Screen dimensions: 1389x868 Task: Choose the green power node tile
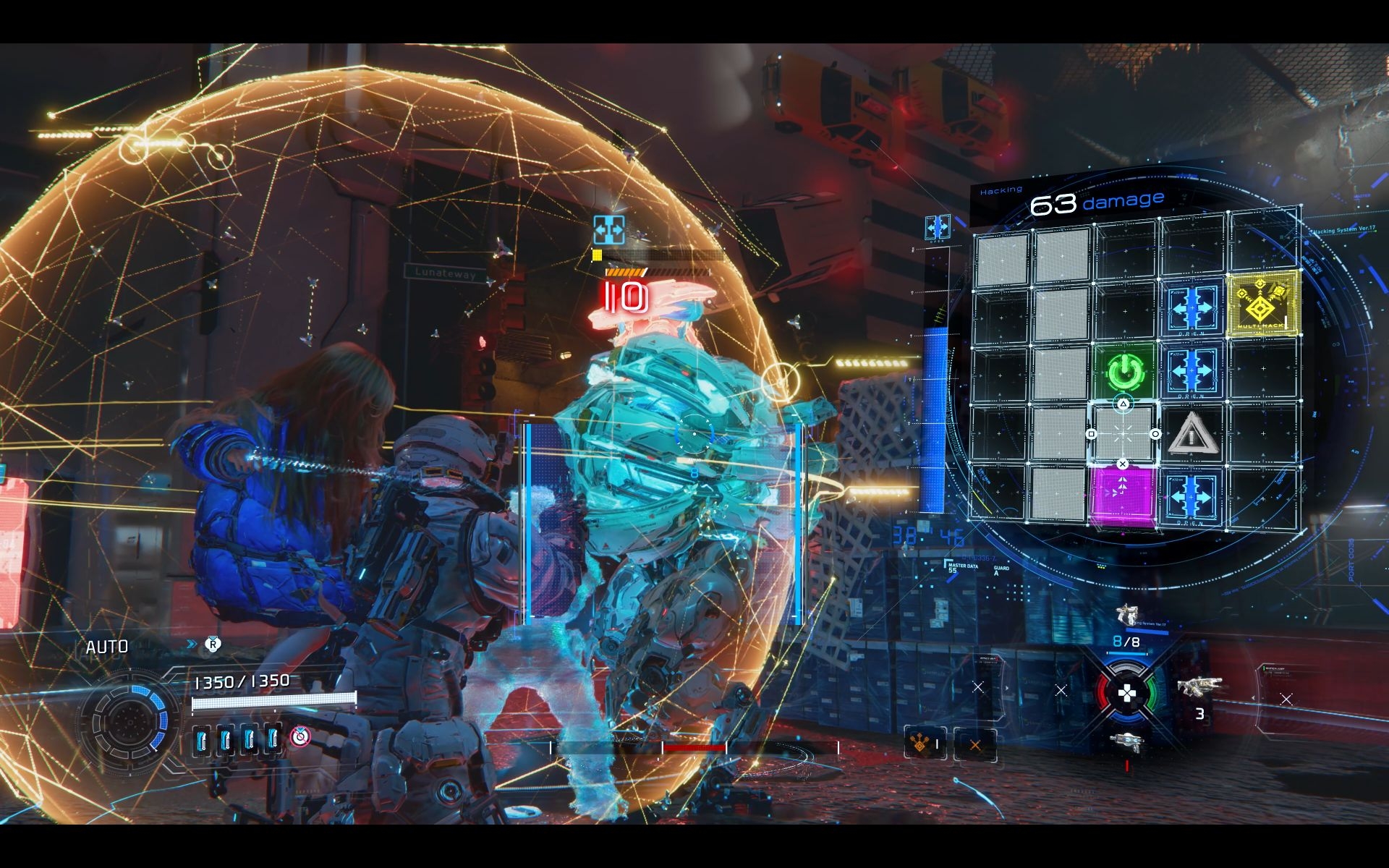[1122, 370]
